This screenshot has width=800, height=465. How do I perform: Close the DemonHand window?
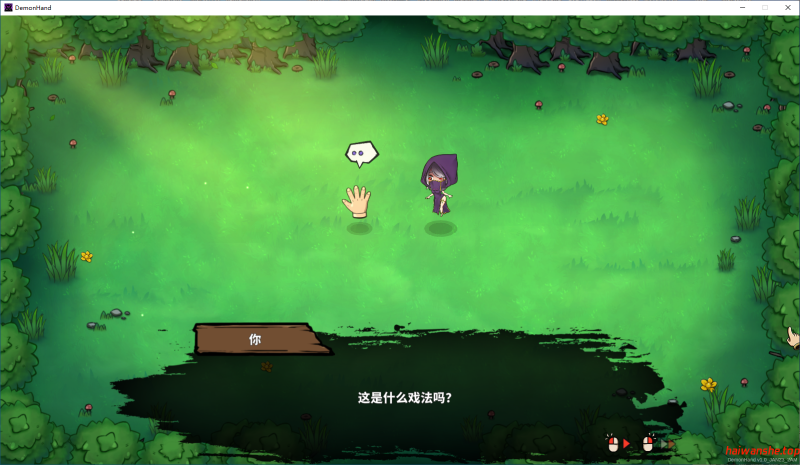point(788,7)
